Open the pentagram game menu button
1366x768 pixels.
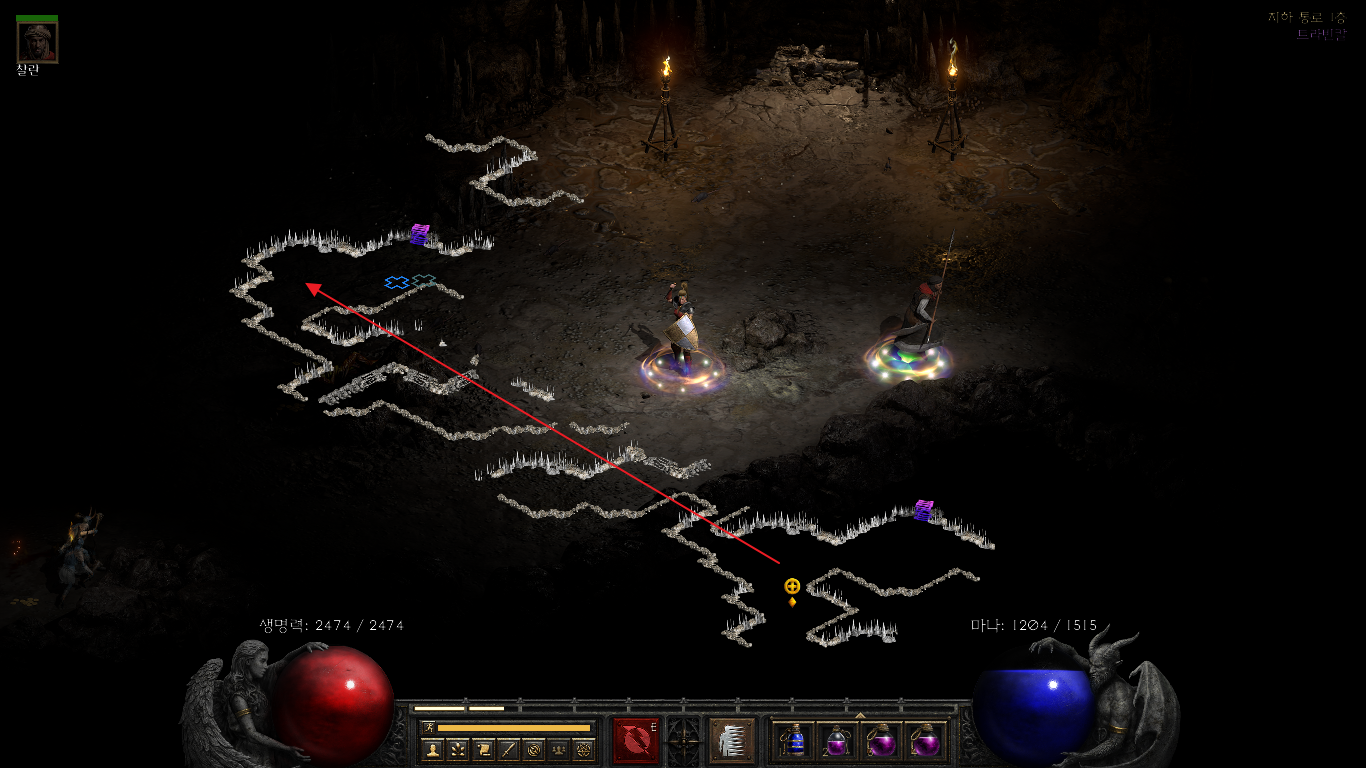pyautogui.click(x=584, y=749)
